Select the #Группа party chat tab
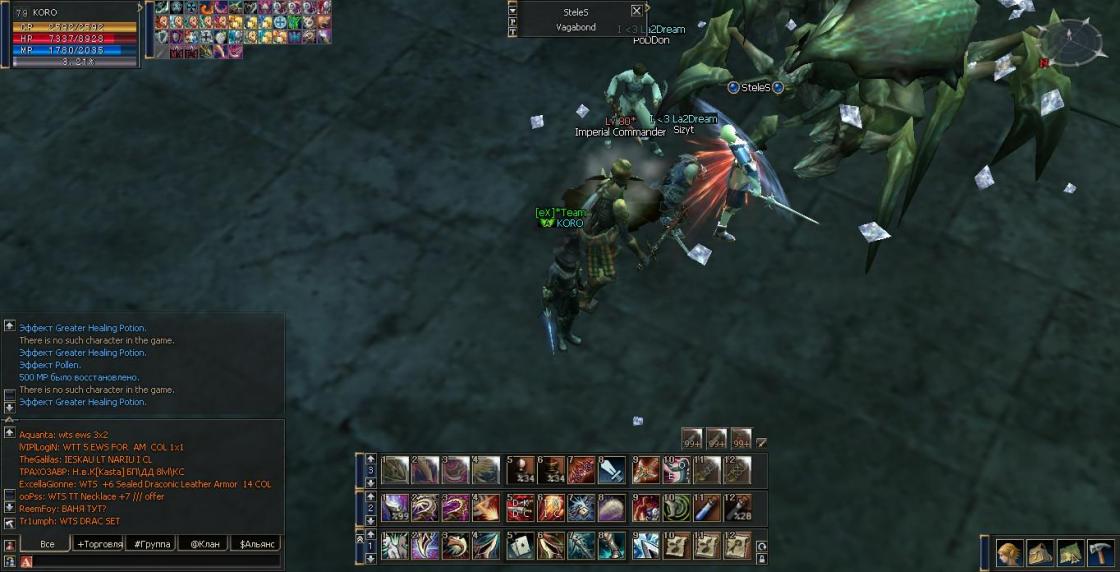The image size is (1120, 572). [x=151, y=544]
